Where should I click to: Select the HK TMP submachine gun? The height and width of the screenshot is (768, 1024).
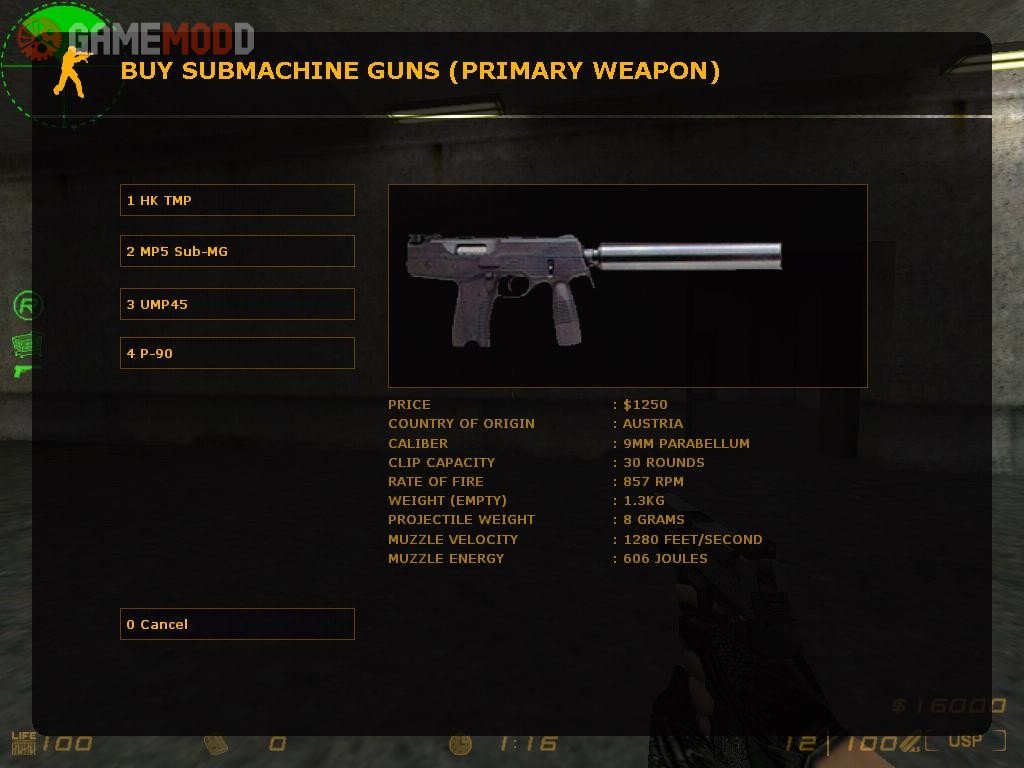pos(237,200)
